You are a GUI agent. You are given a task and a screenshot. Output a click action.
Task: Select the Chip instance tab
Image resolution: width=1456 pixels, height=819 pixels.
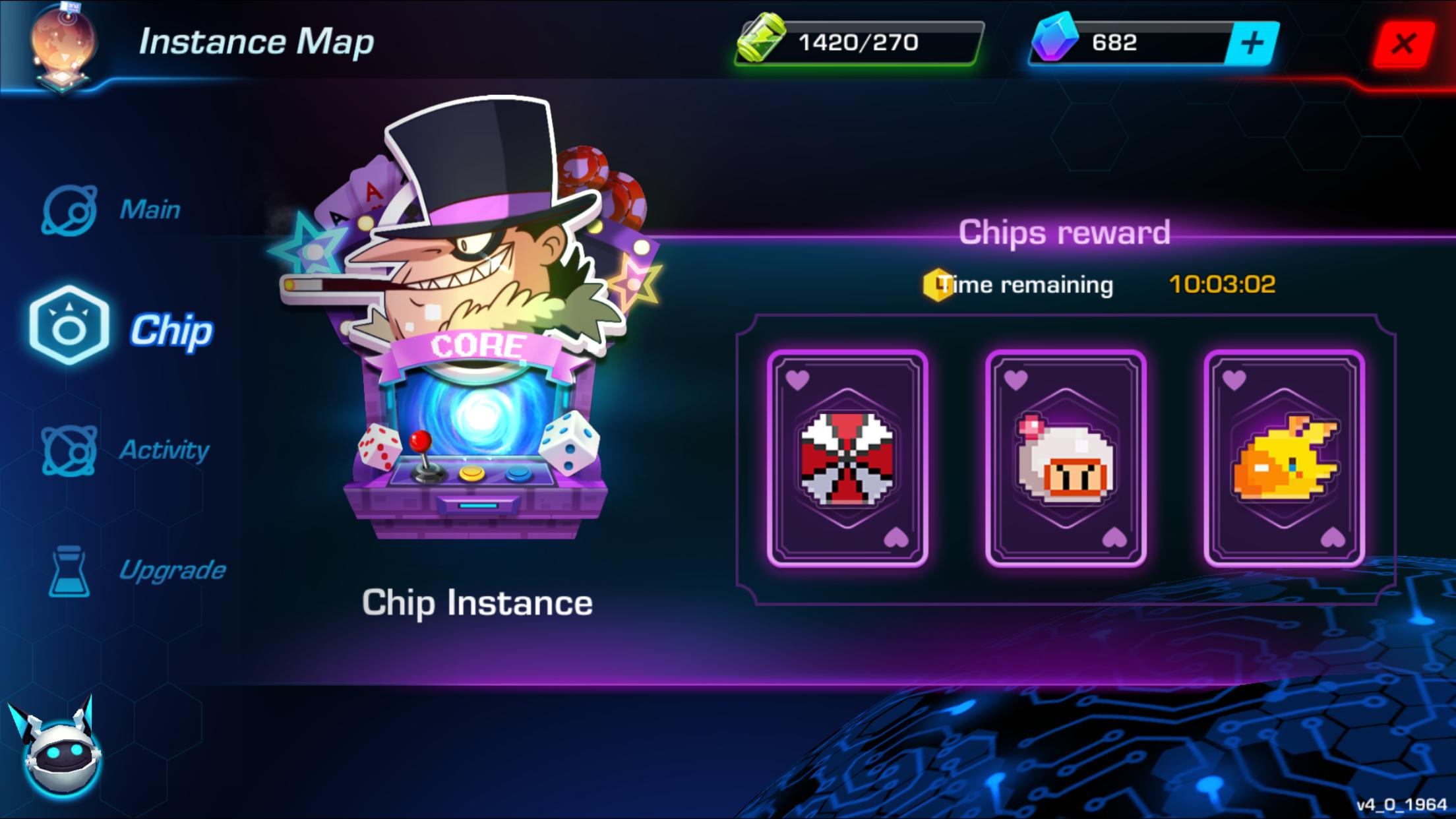[x=122, y=328]
